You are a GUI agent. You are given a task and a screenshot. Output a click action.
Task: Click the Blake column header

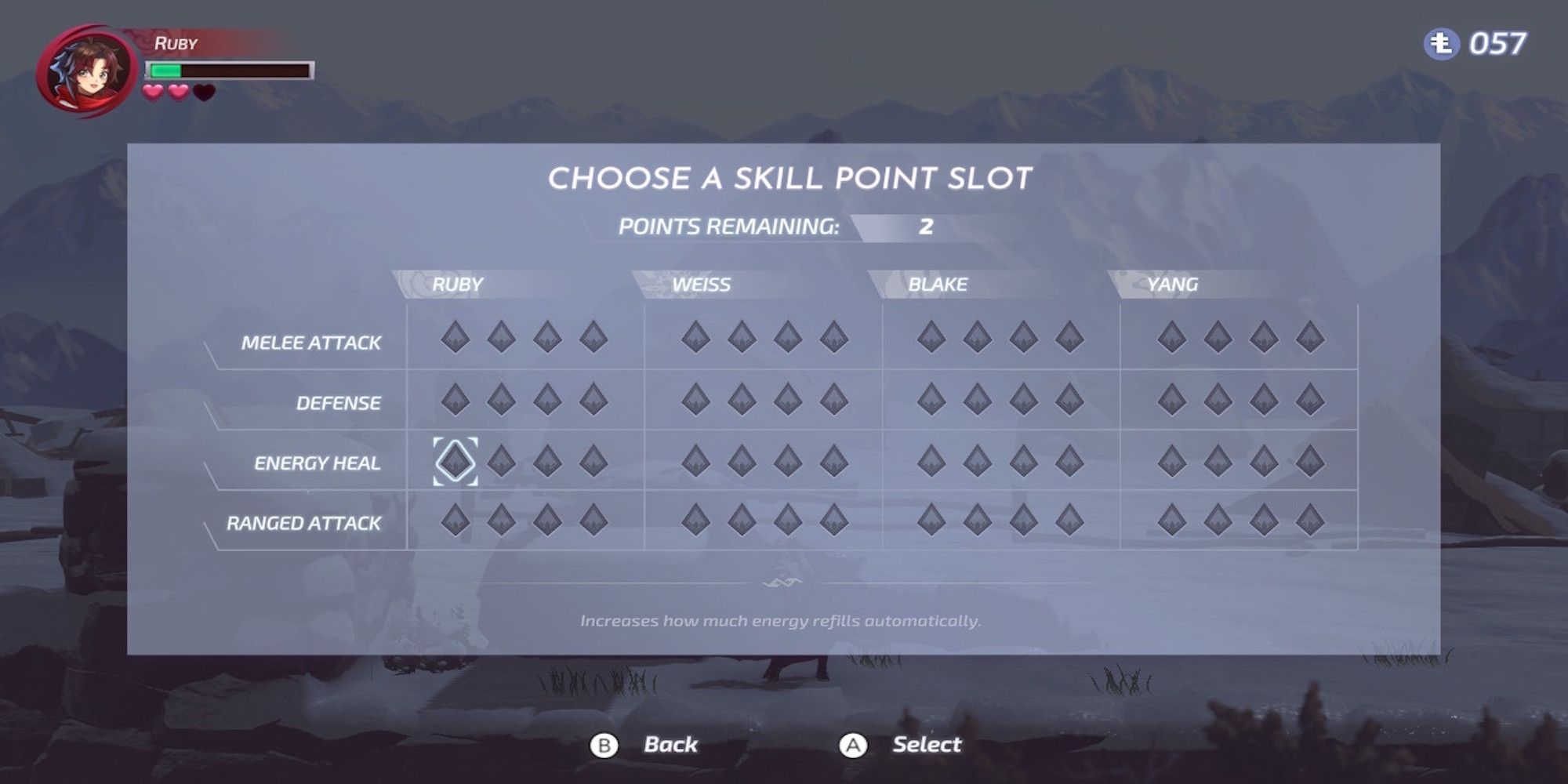(x=938, y=286)
